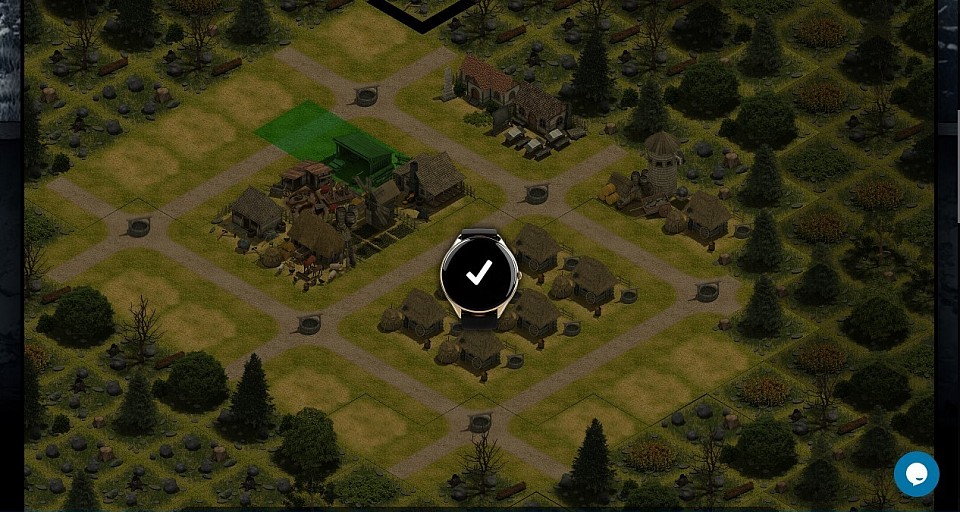Open the chat support bubble

(916, 474)
